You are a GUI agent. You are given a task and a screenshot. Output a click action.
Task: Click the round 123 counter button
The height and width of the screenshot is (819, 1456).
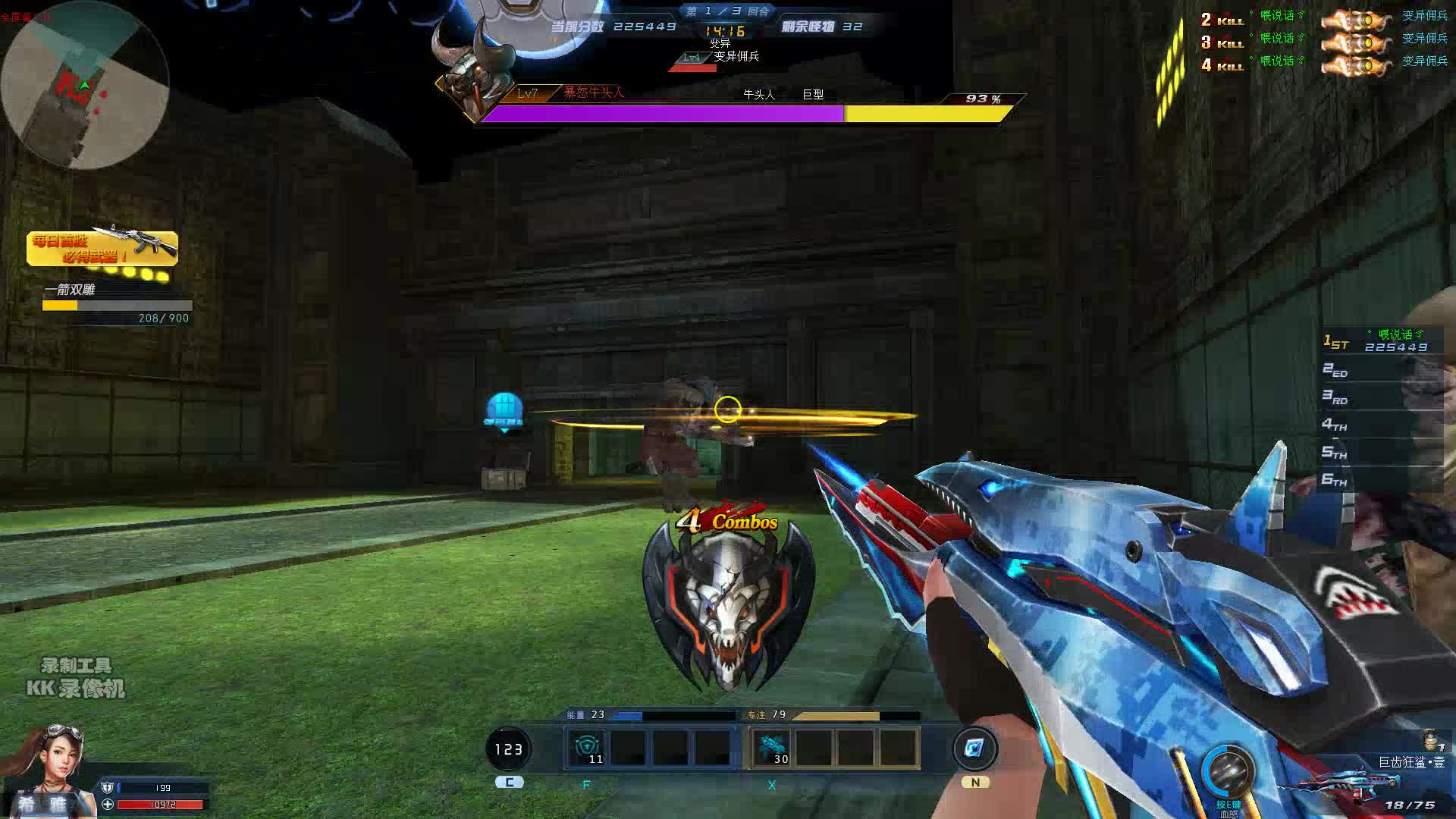pos(508,749)
